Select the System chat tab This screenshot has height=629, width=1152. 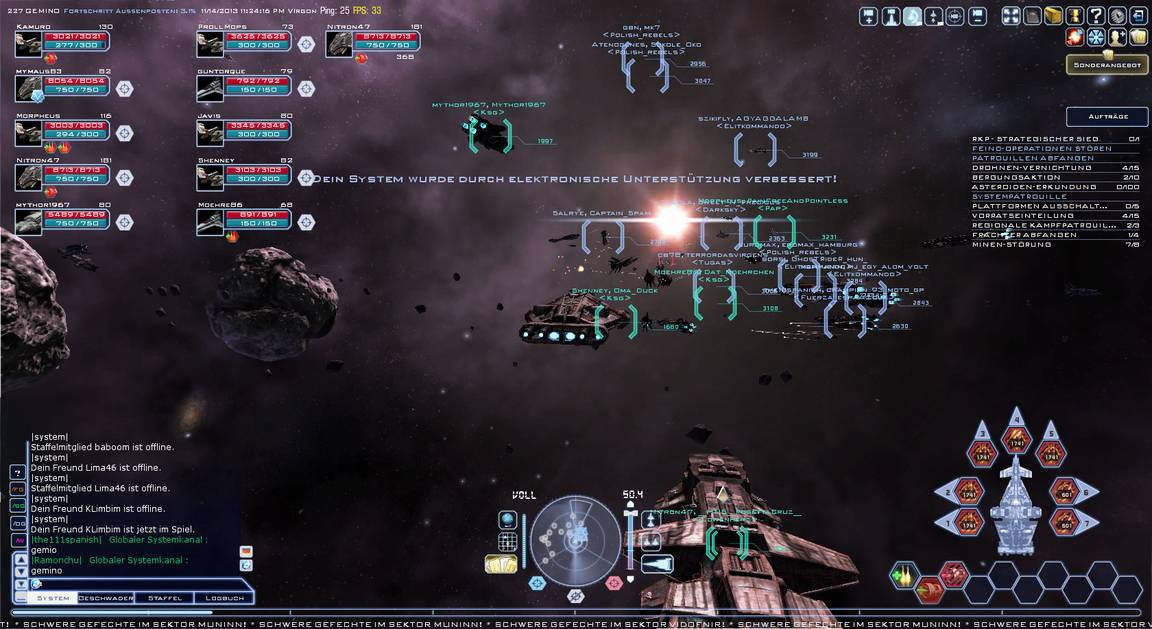point(53,598)
